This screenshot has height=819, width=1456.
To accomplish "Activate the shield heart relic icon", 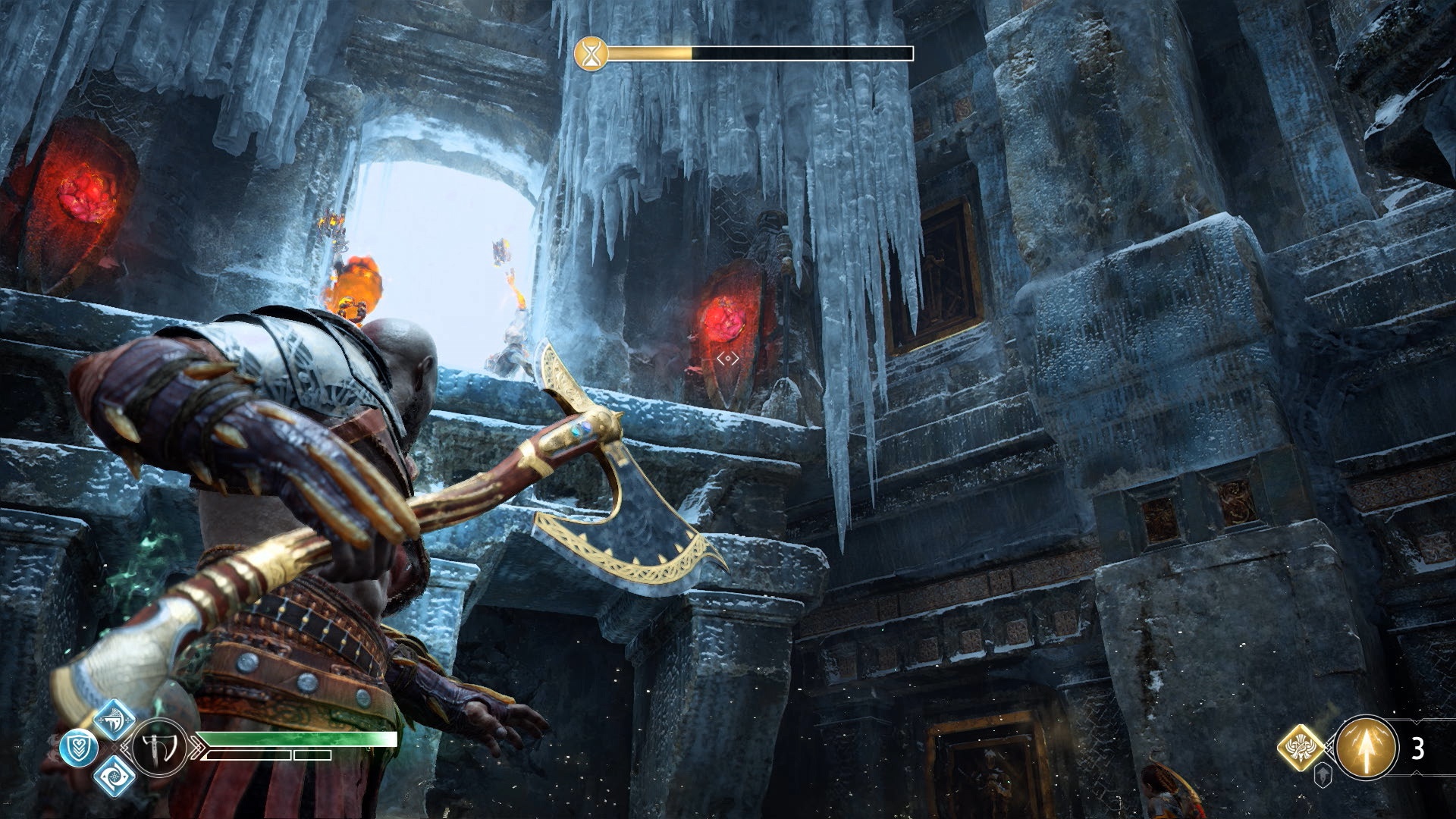I will click(78, 748).
